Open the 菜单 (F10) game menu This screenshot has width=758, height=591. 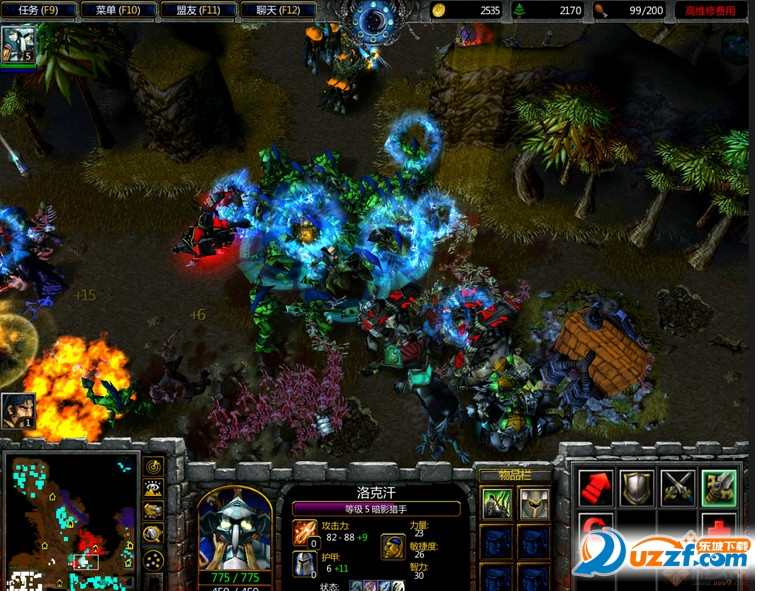118,11
